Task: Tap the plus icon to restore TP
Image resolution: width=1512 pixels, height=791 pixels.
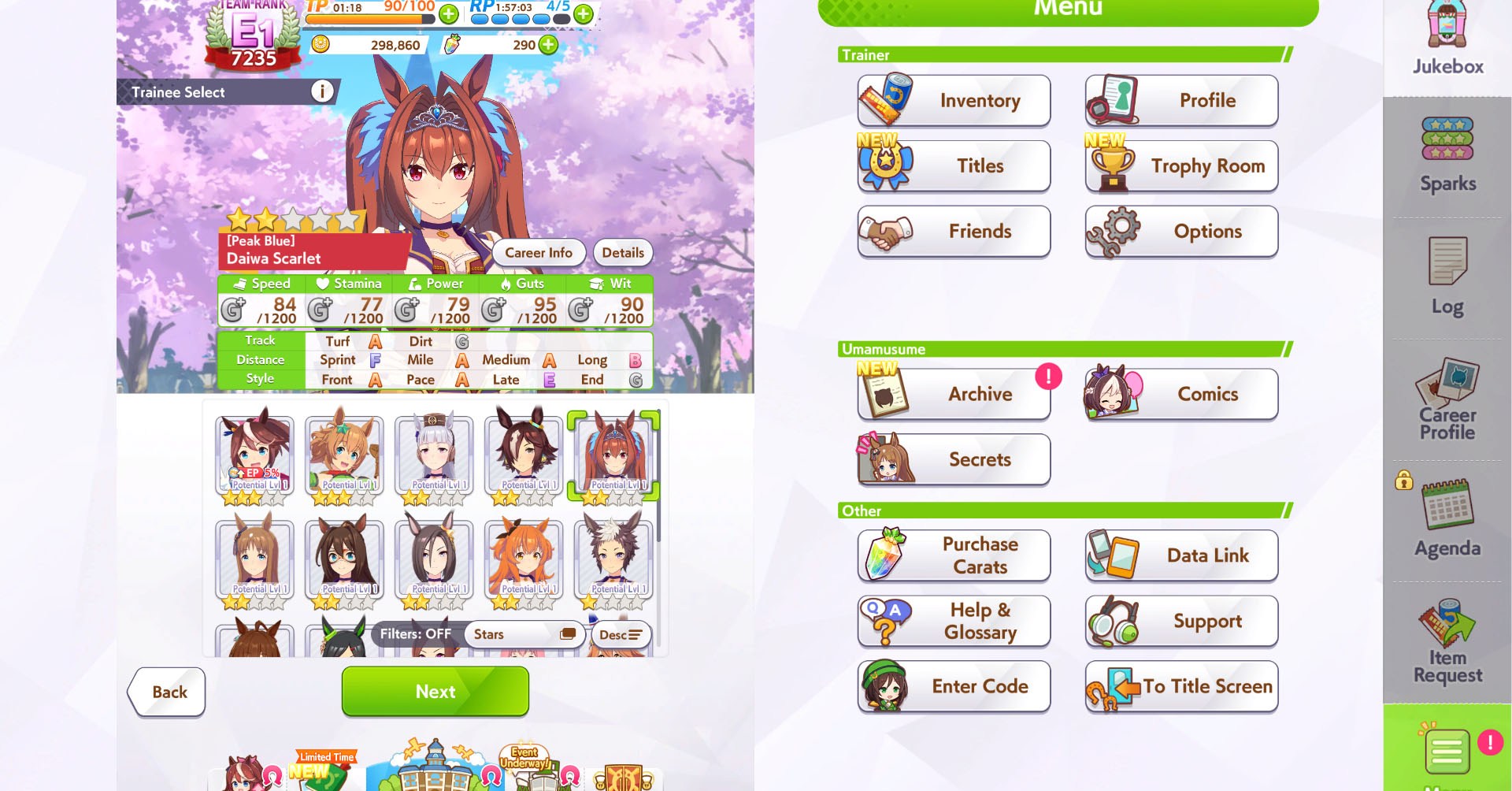Action: point(449,12)
